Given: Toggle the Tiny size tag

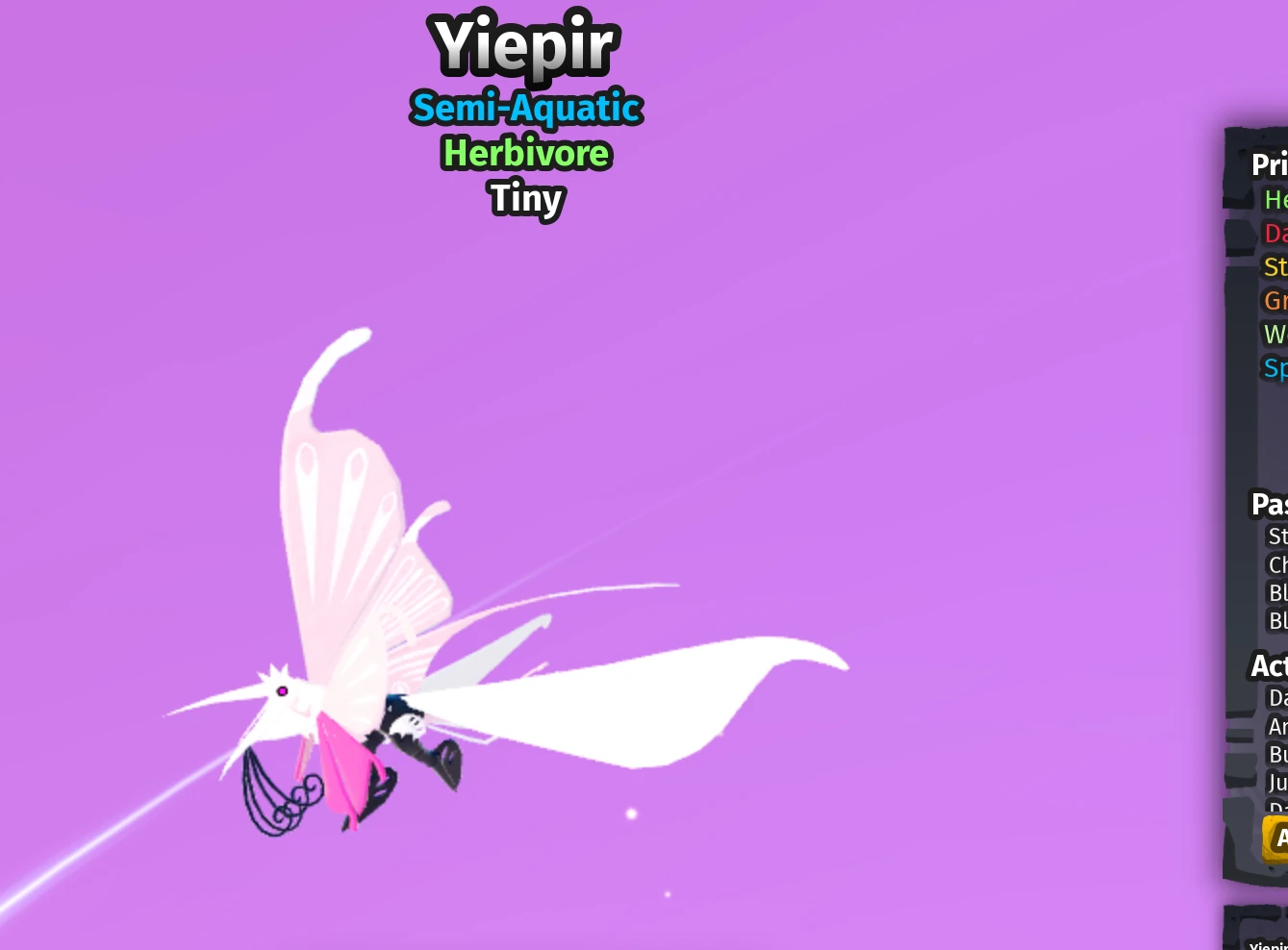Looking at the screenshot, I should tap(525, 199).
